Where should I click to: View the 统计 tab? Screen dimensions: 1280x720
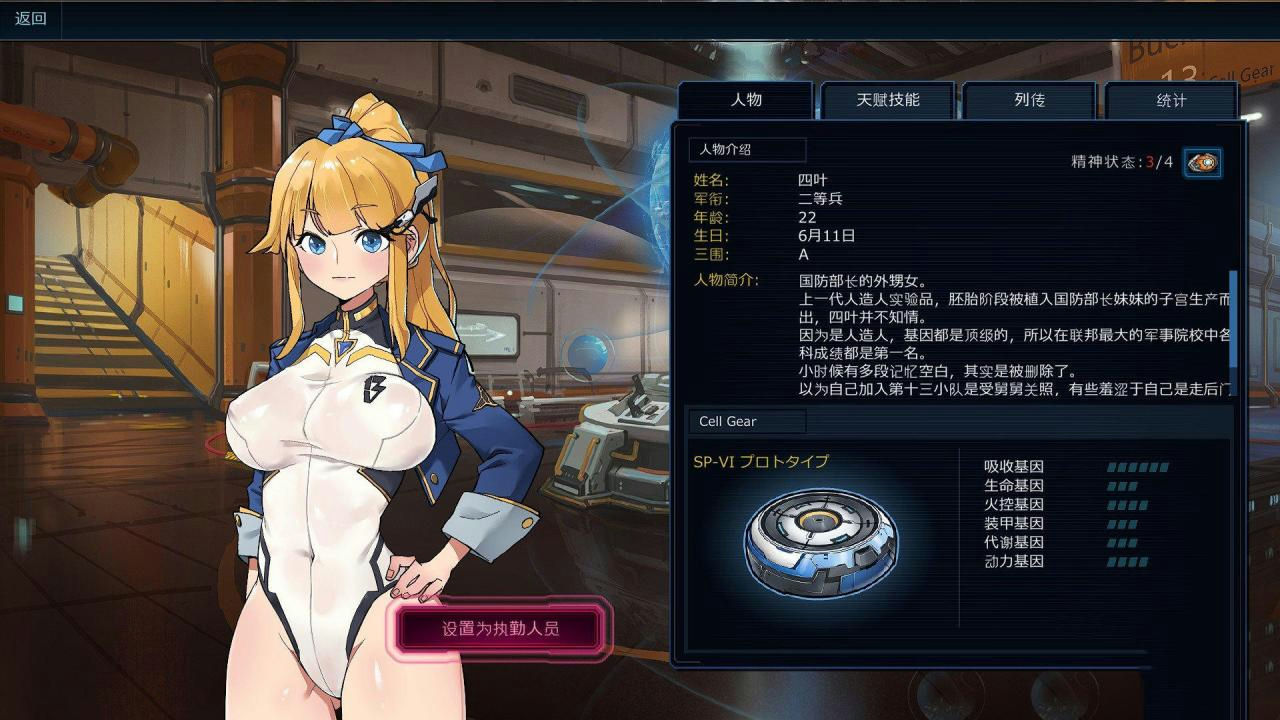tap(1173, 100)
